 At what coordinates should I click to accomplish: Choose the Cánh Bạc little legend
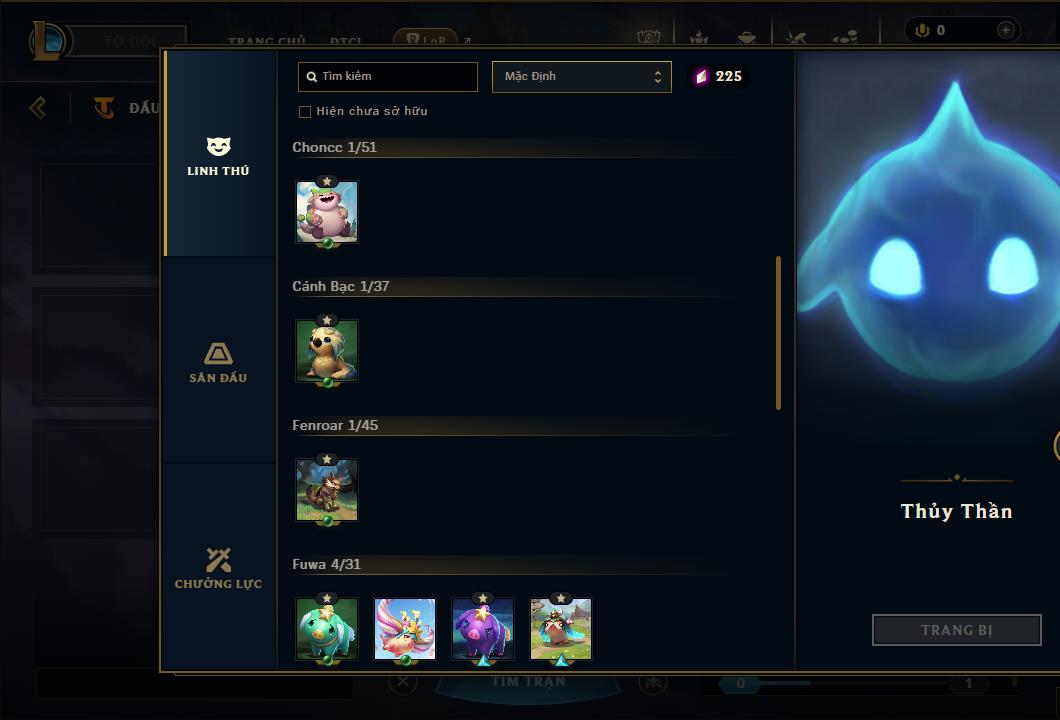tap(327, 351)
